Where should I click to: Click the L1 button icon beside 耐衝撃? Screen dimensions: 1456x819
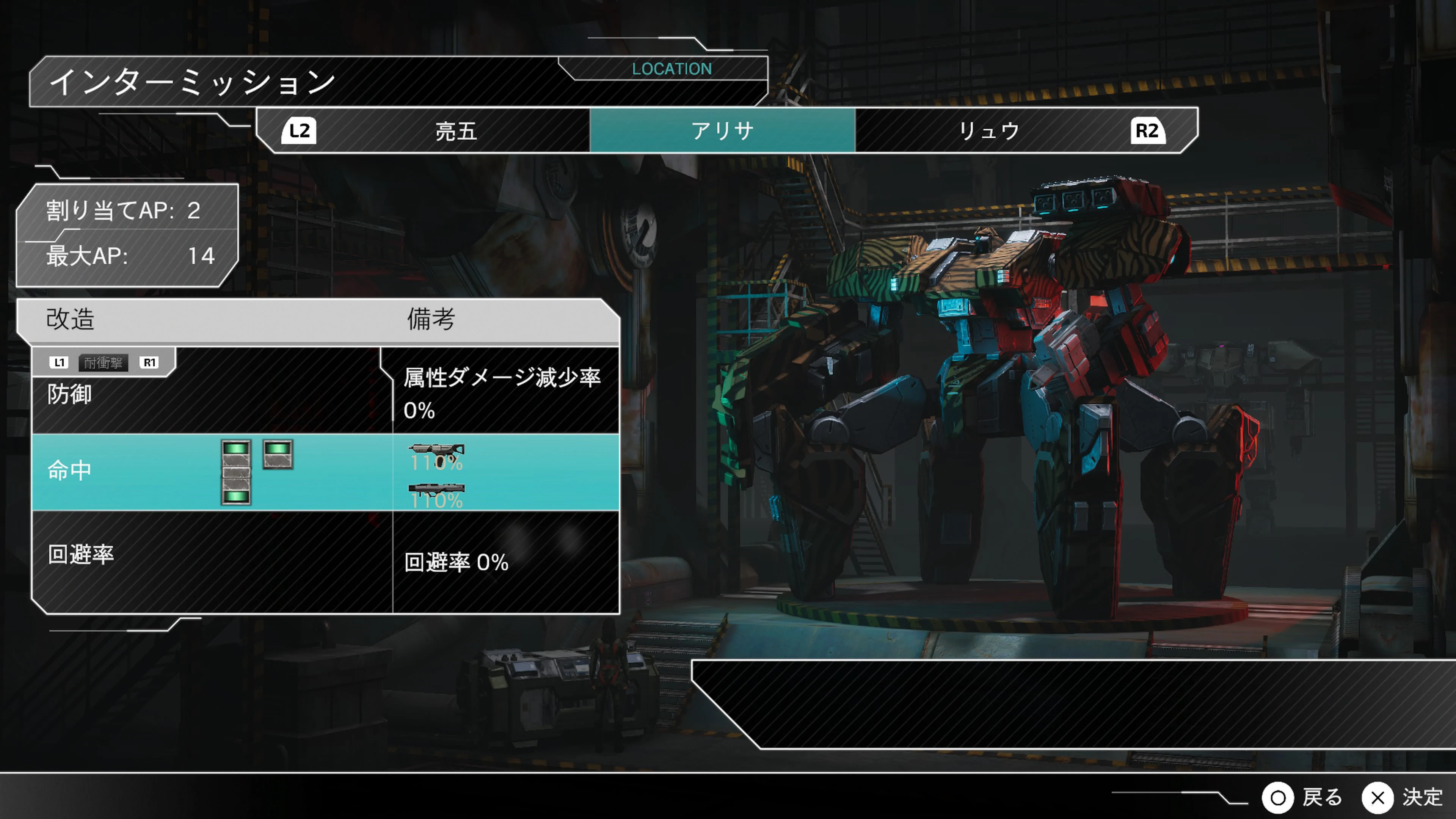pyautogui.click(x=60, y=362)
